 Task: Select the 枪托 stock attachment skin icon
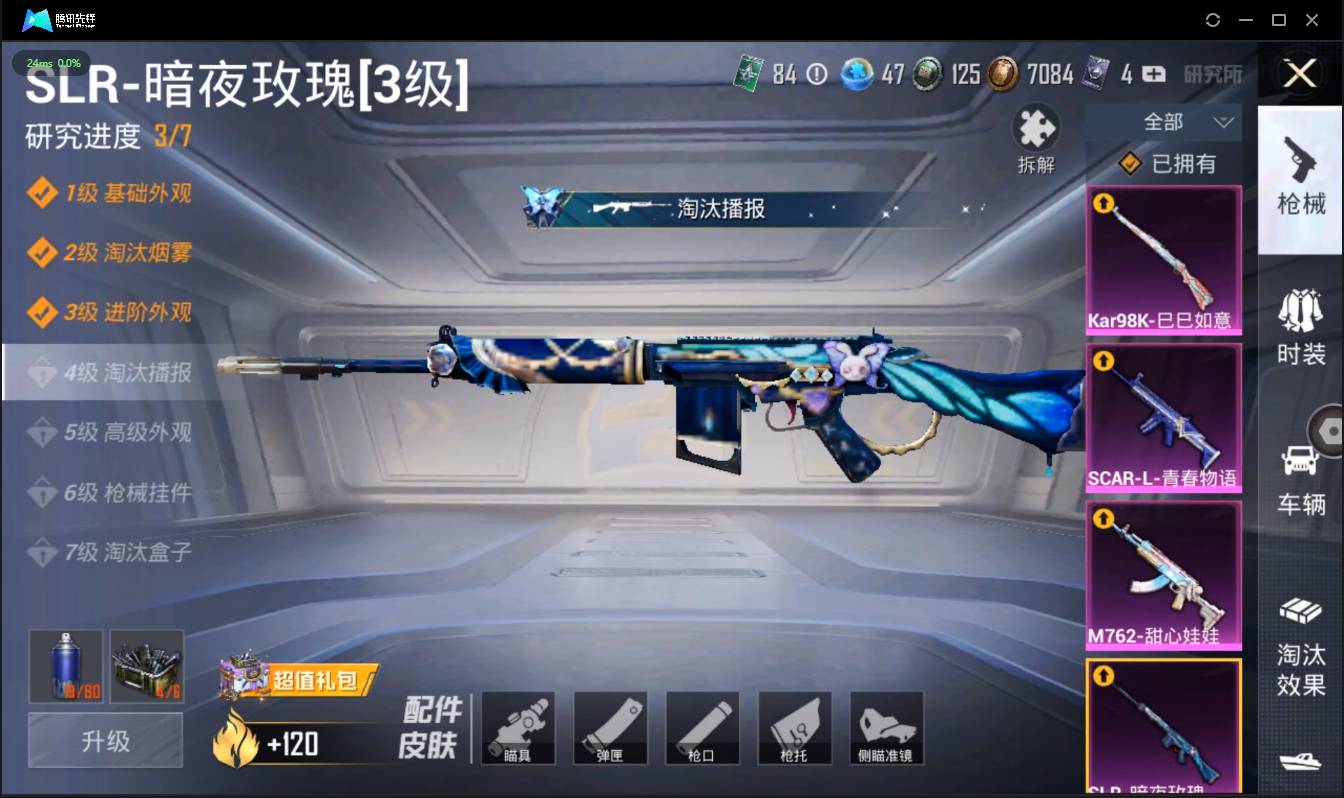click(x=794, y=727)
